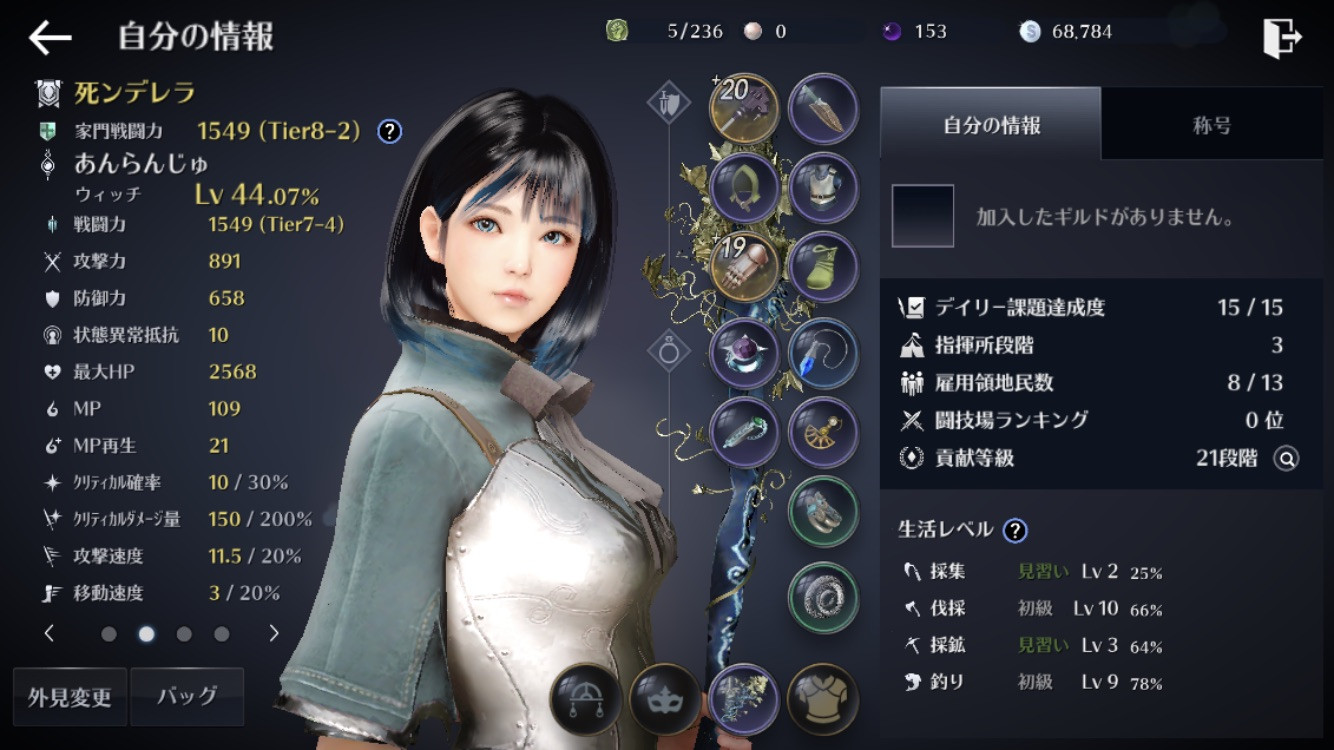Select the +20 weapon equipment slot
Image resolution: width=1334 pixels, height=750 pixels.
tap(744, 108)
